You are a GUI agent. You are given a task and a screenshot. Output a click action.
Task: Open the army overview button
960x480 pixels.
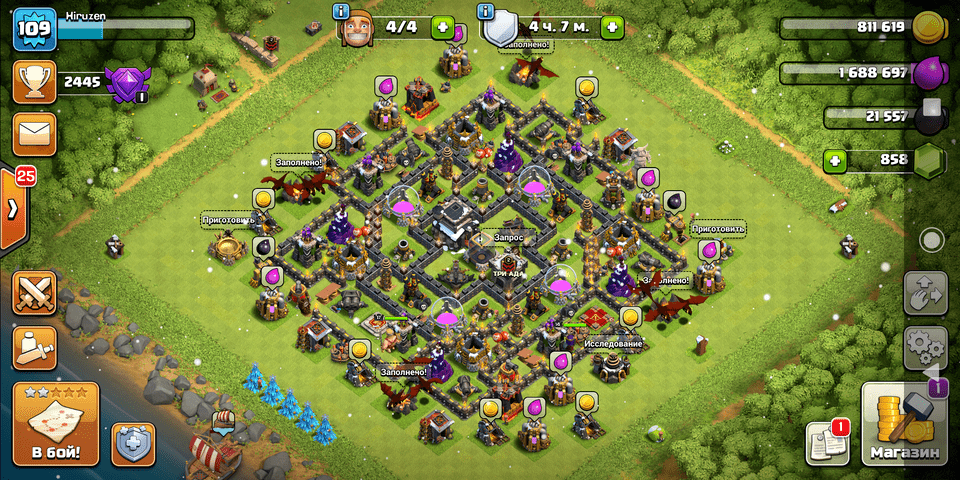(x=35, y=347)
